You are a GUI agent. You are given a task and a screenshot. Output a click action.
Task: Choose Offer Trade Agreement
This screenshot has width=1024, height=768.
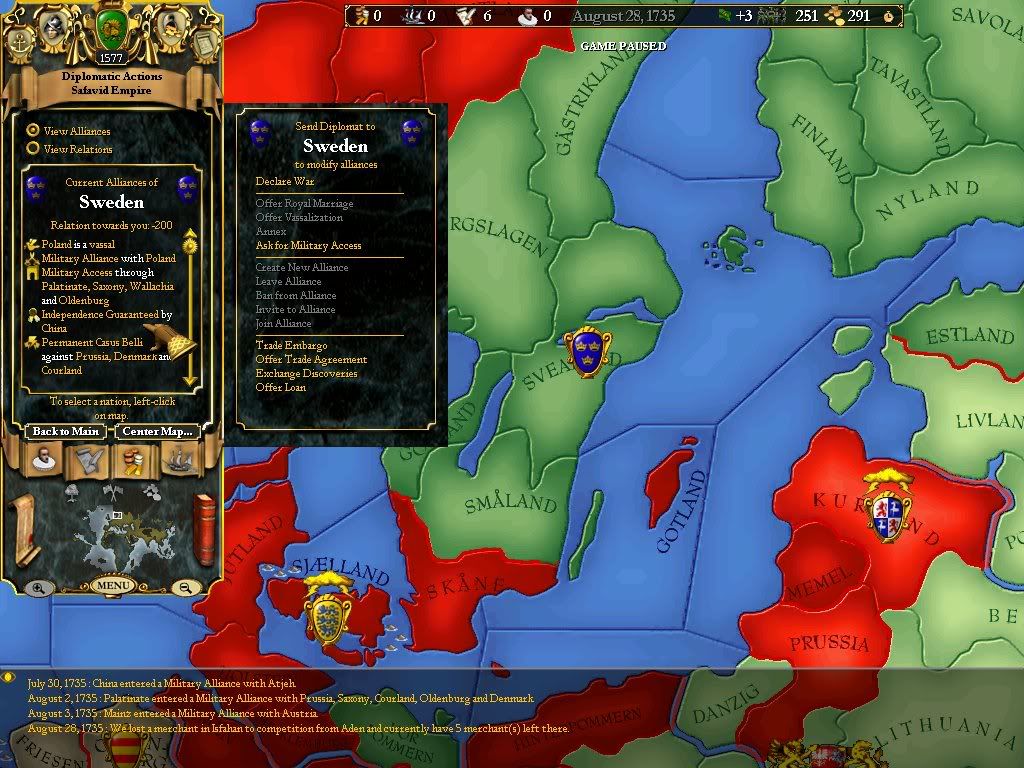[311, 360]
